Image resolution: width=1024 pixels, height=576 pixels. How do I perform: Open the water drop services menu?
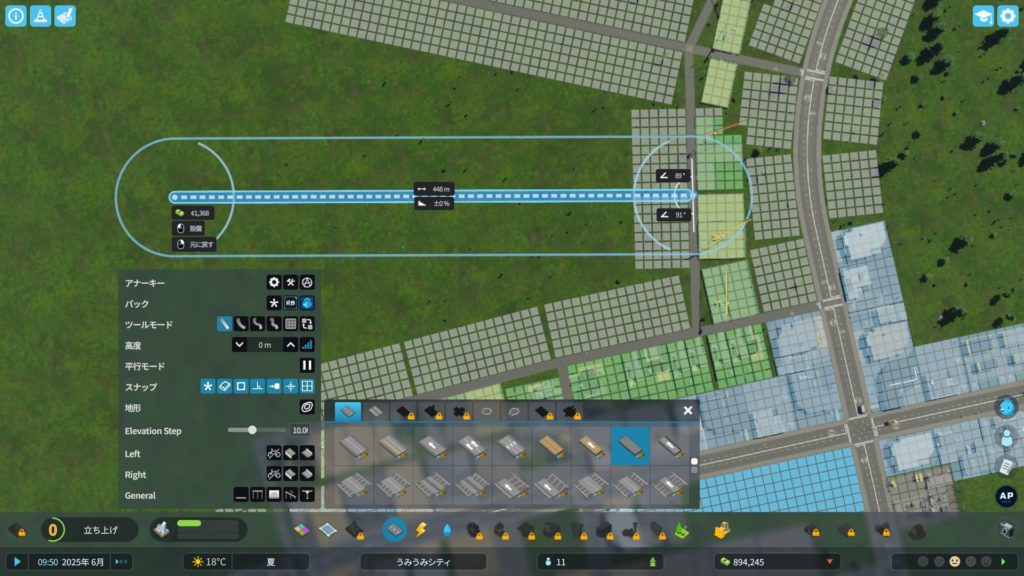446,529
